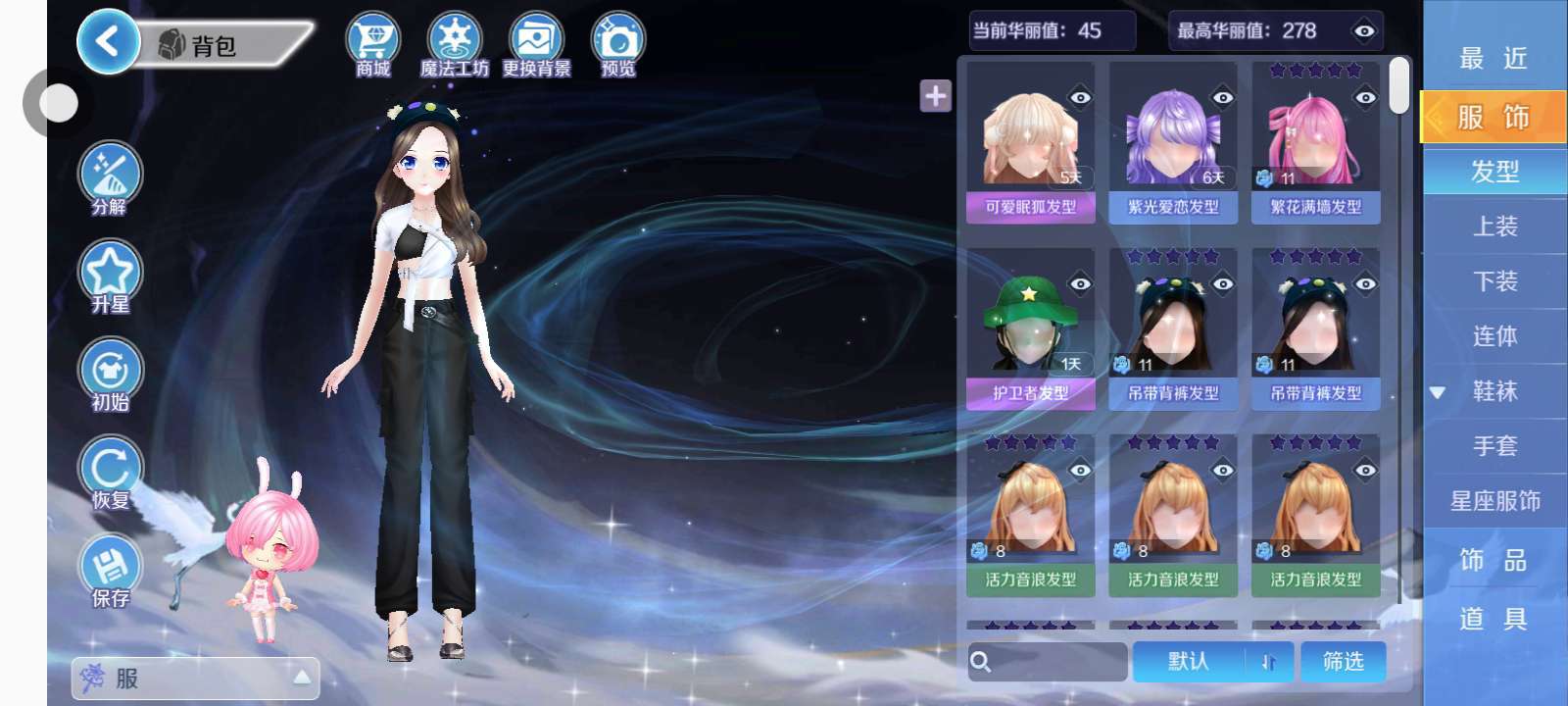Toggle the eye icon beside 最高华丽值
Viewport: 1568px width, 706px height.
[x=1363, y=31]
